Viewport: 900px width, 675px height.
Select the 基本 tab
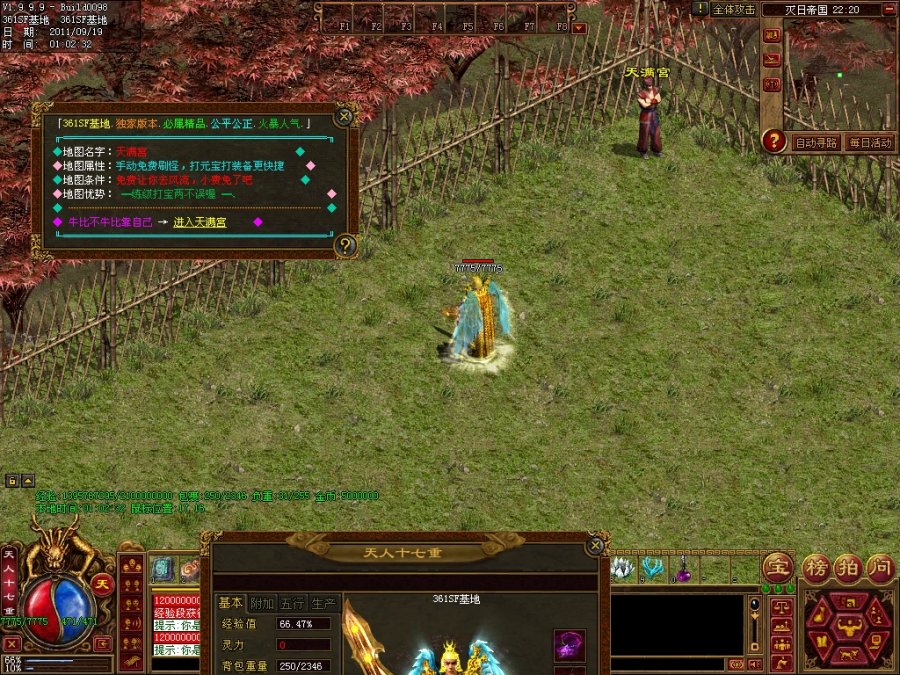click(x=230, y=603)
